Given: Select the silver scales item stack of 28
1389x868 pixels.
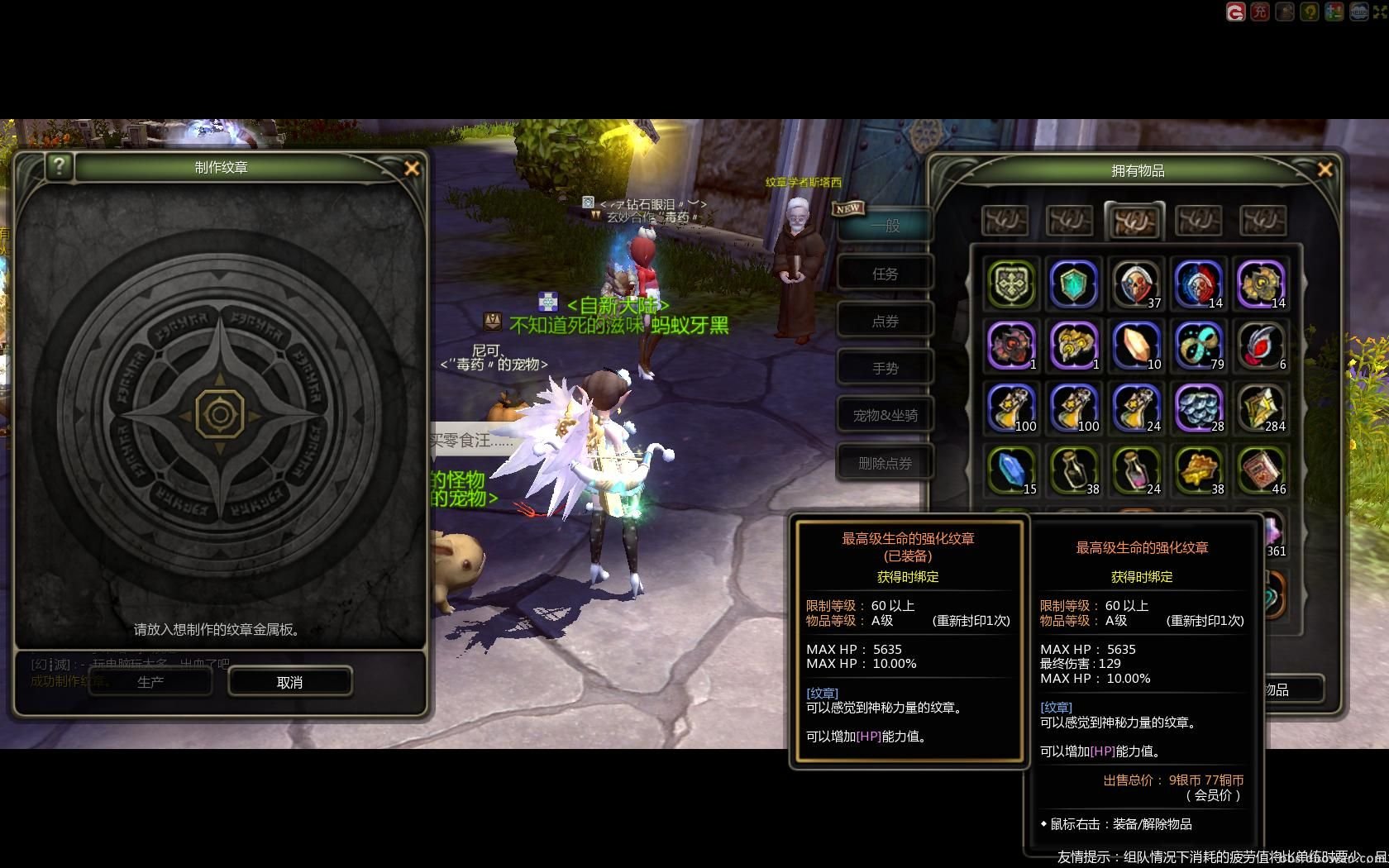Looking at the screenshot, I should [x=1198, y=408].
